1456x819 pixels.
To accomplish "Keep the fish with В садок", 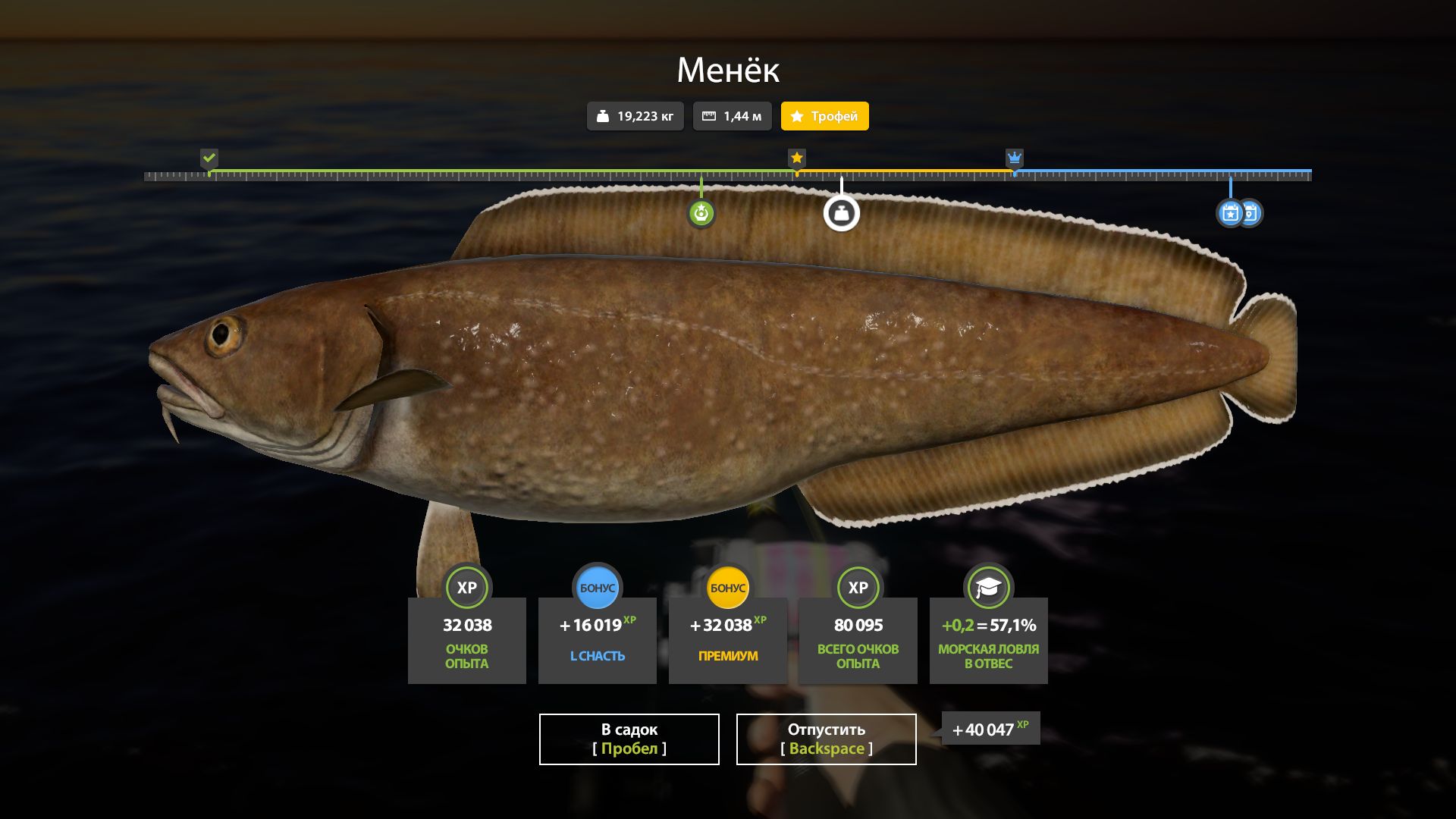I will coord(629,739).
